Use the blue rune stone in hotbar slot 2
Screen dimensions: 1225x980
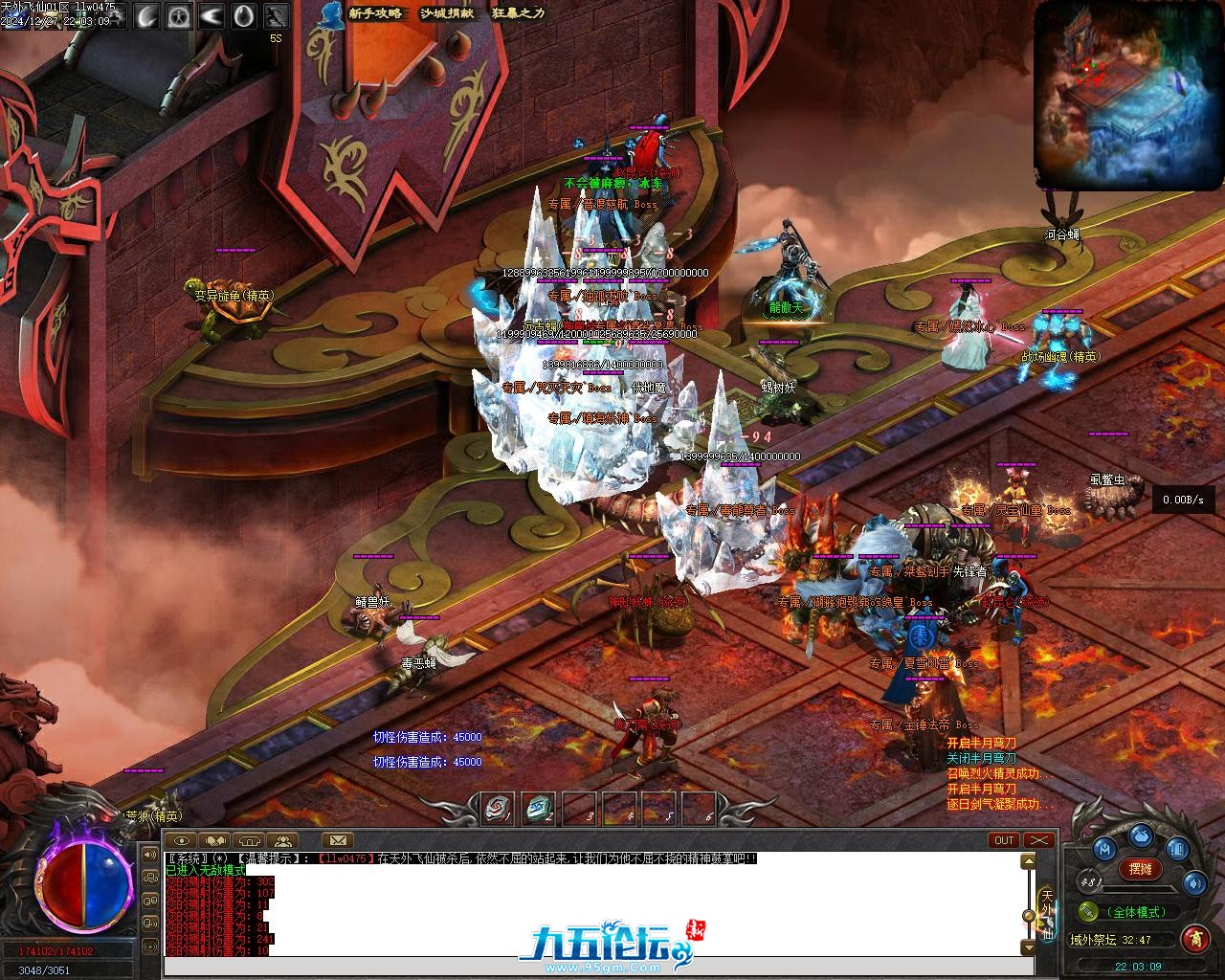pos(538,809)
